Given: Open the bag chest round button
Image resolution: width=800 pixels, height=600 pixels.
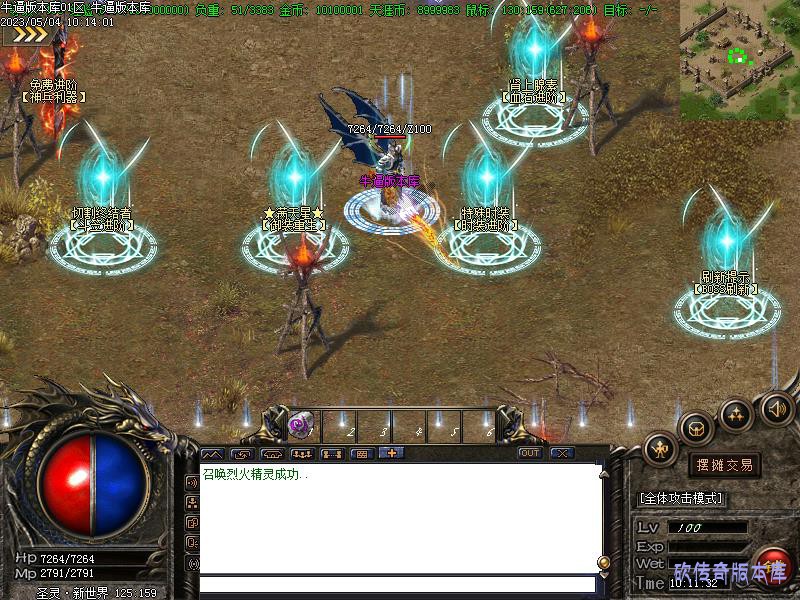Looking at the screenshot, I should 696,427.
